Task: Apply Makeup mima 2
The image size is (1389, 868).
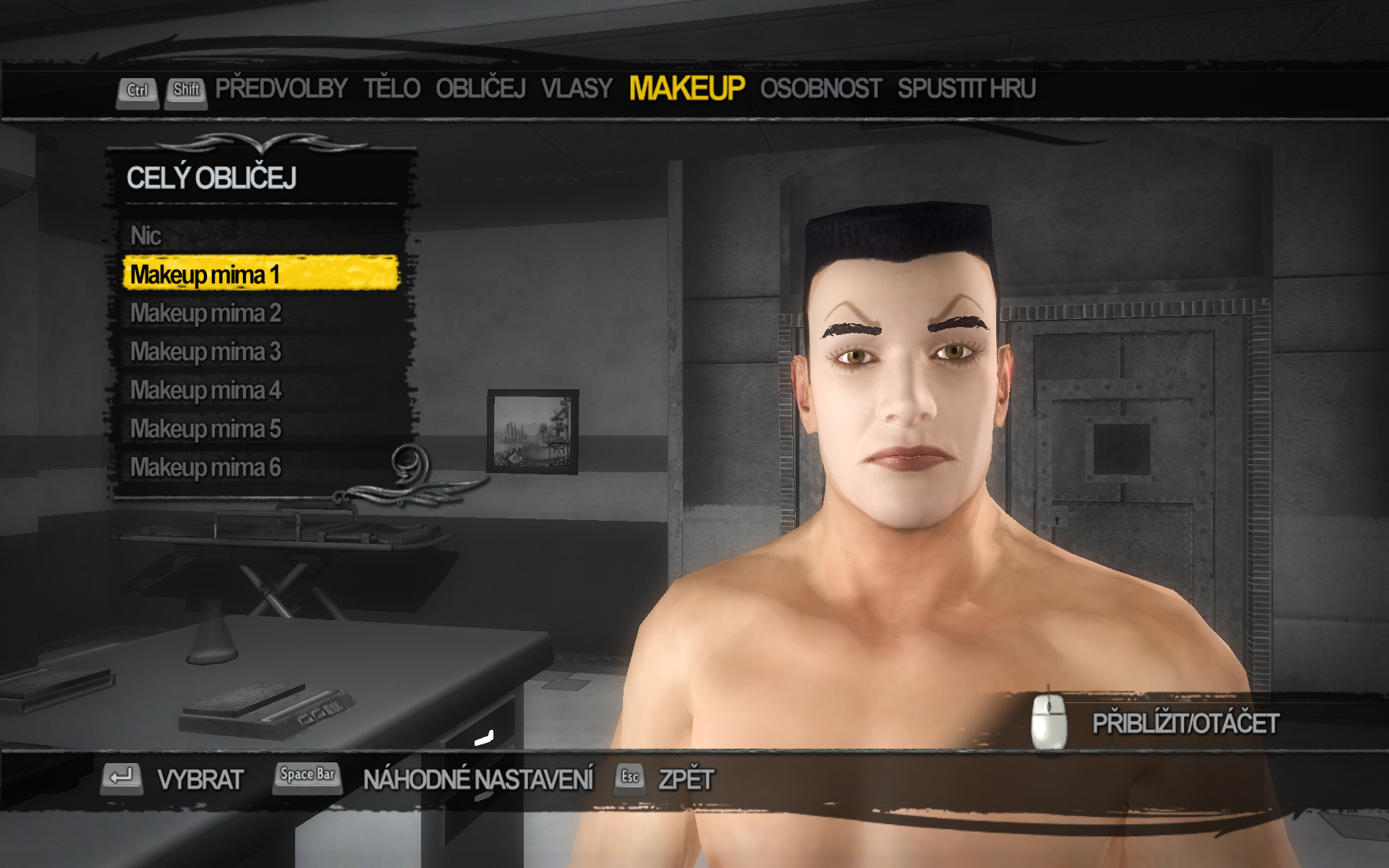Action: (205, 313)
